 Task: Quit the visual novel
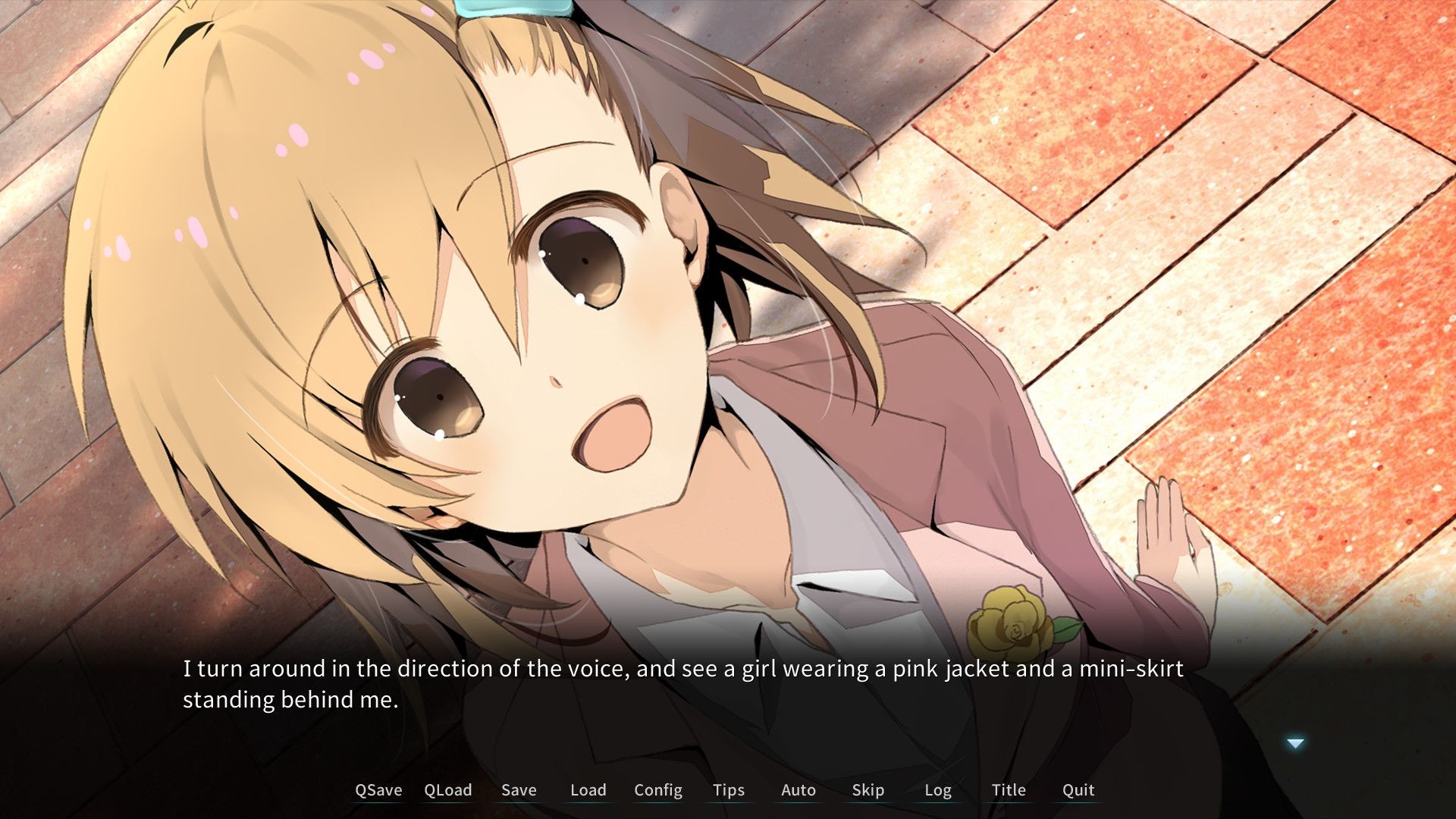point(1077,790)
